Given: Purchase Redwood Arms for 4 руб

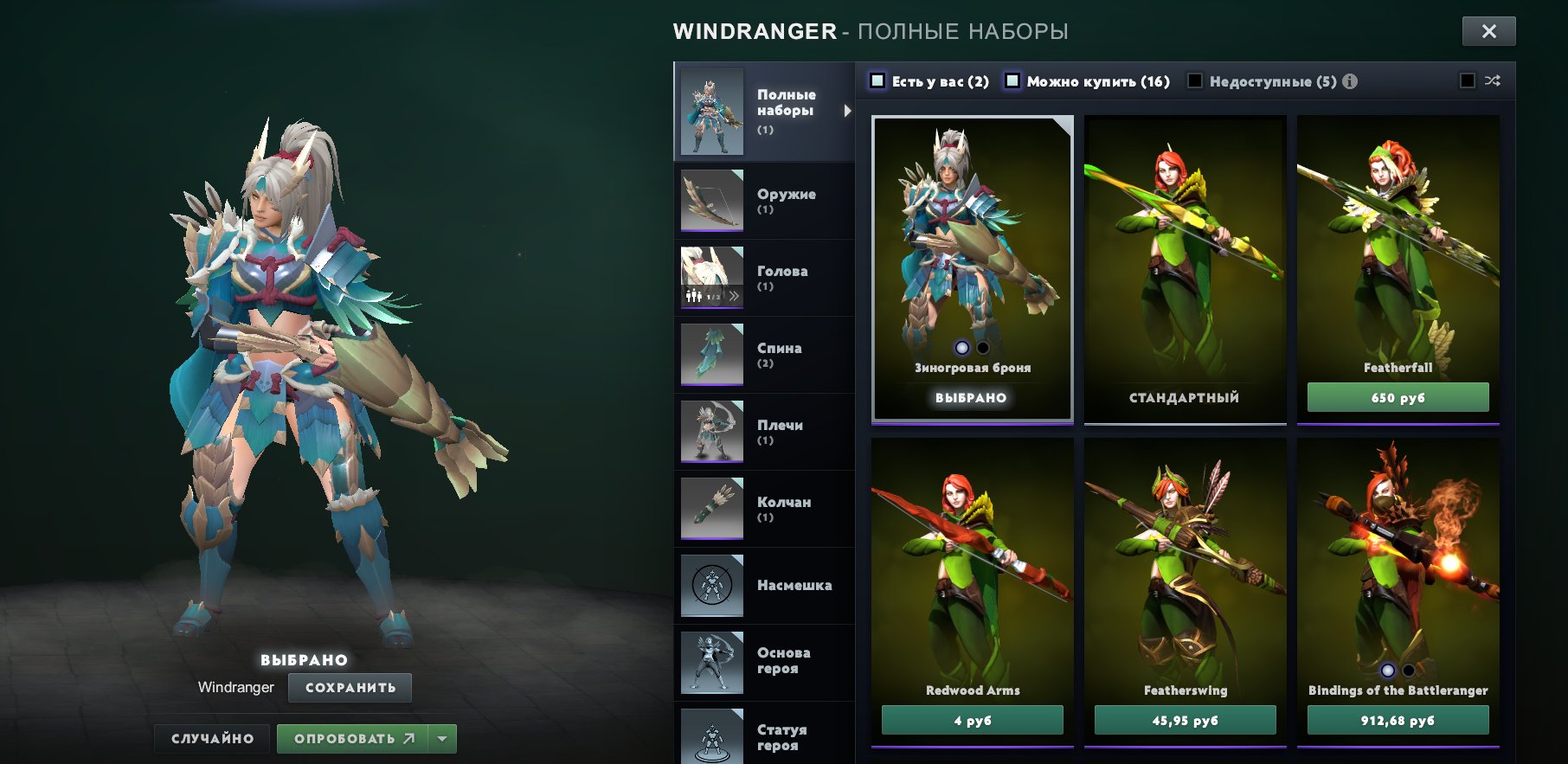Looking at the screenshot, I should pos(972,720).
